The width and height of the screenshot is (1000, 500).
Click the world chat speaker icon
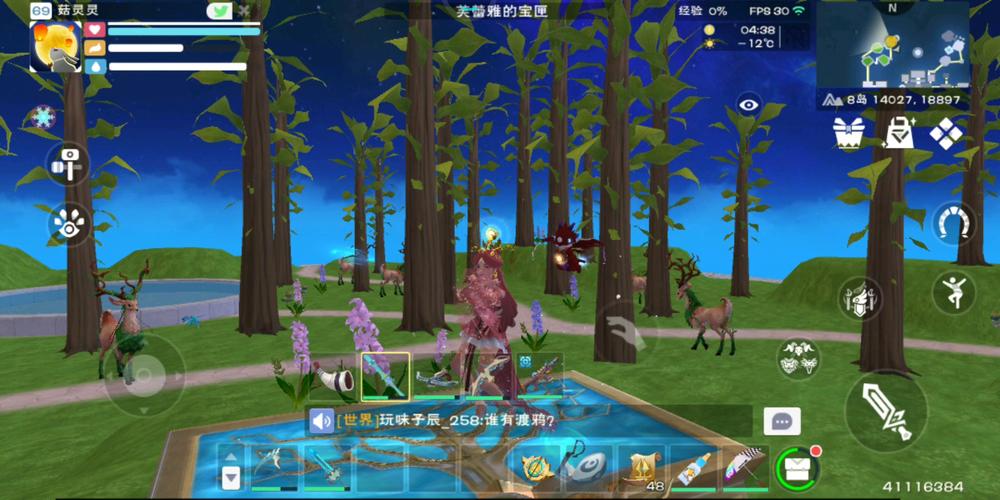pyautogui.click(x=321, y=421)
